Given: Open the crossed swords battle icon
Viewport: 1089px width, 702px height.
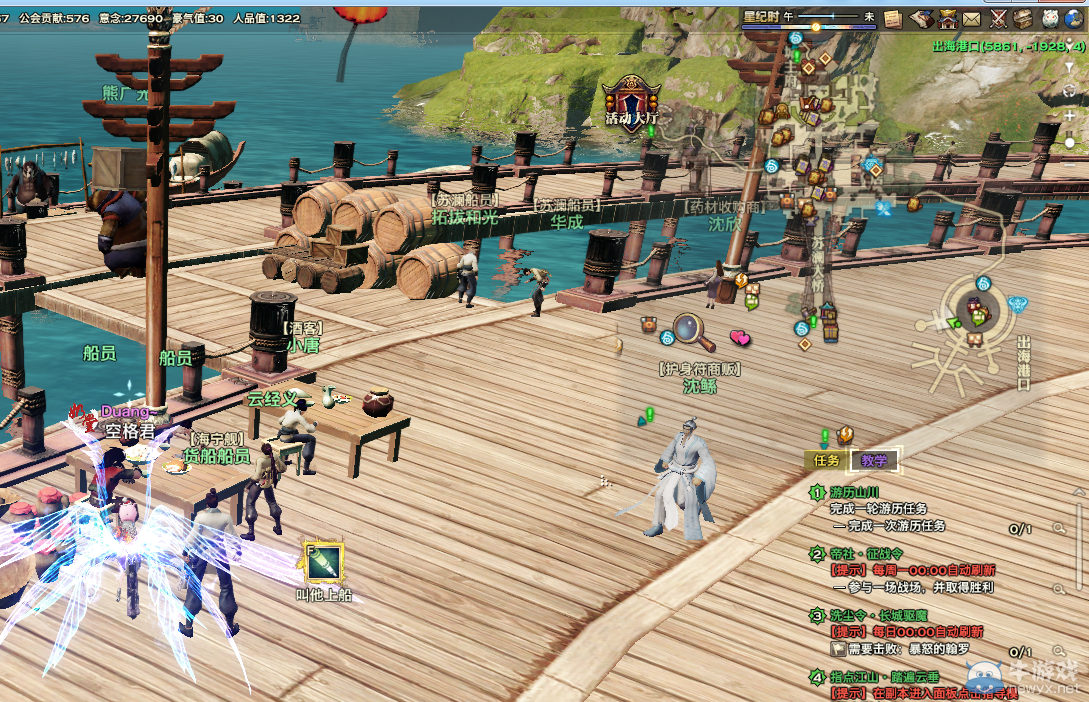Looking at the screenshot, I should [998, 19].
